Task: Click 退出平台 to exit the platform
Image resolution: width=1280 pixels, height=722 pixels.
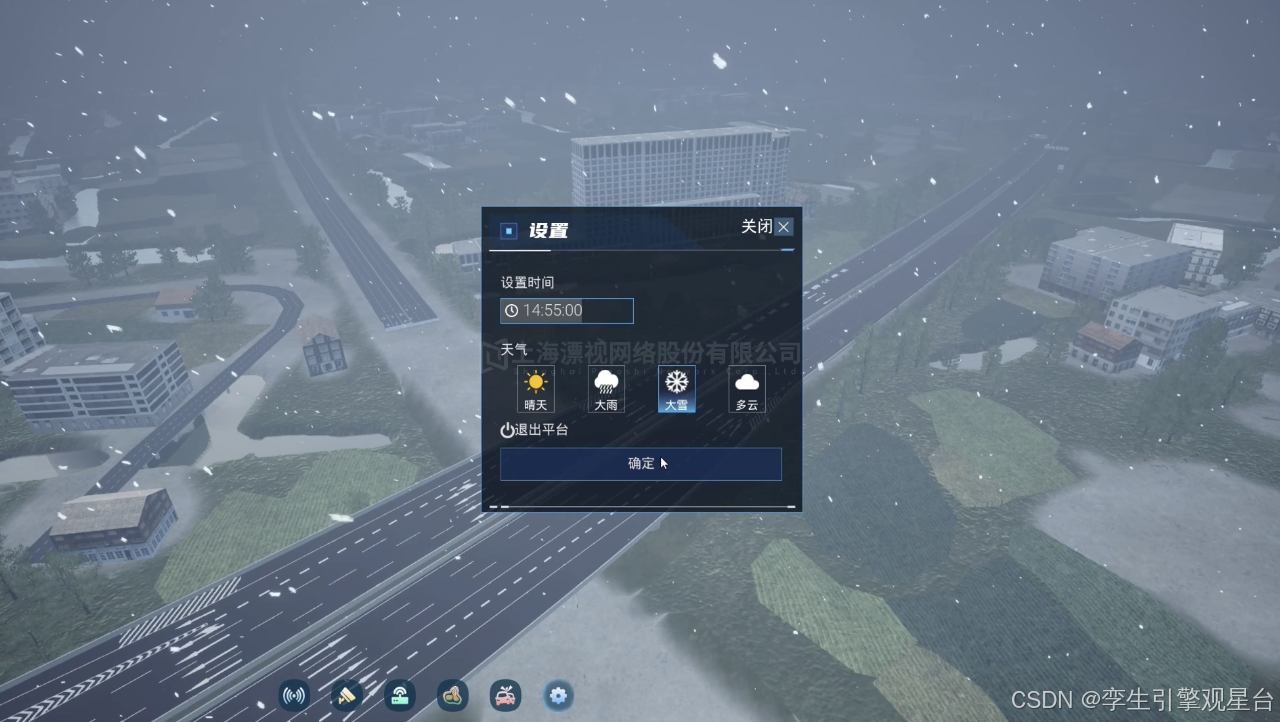Action: click(535, 430)
